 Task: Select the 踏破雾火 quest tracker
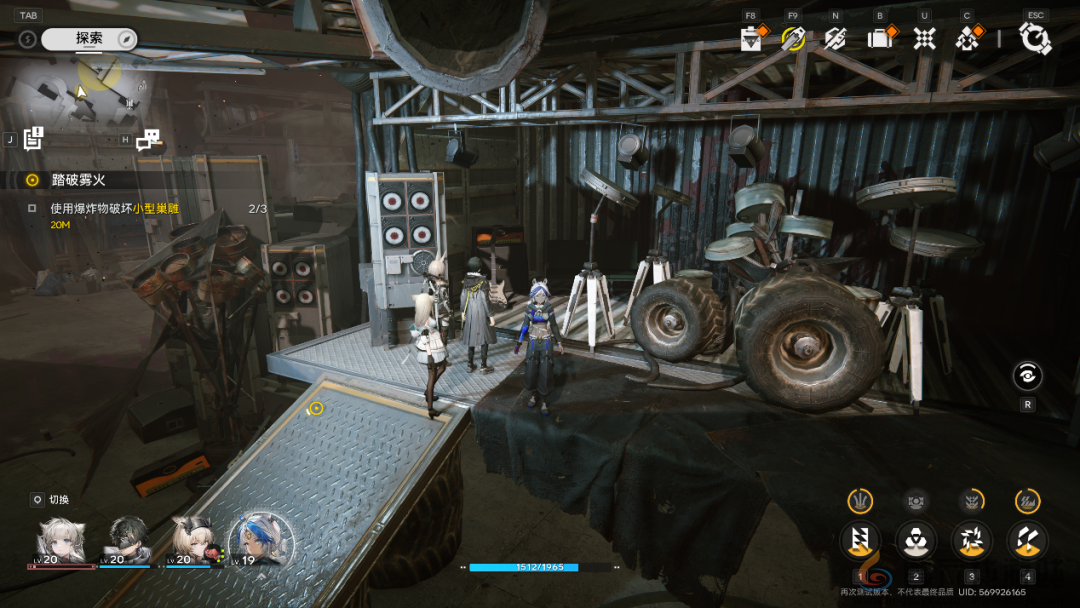point(78,180)
